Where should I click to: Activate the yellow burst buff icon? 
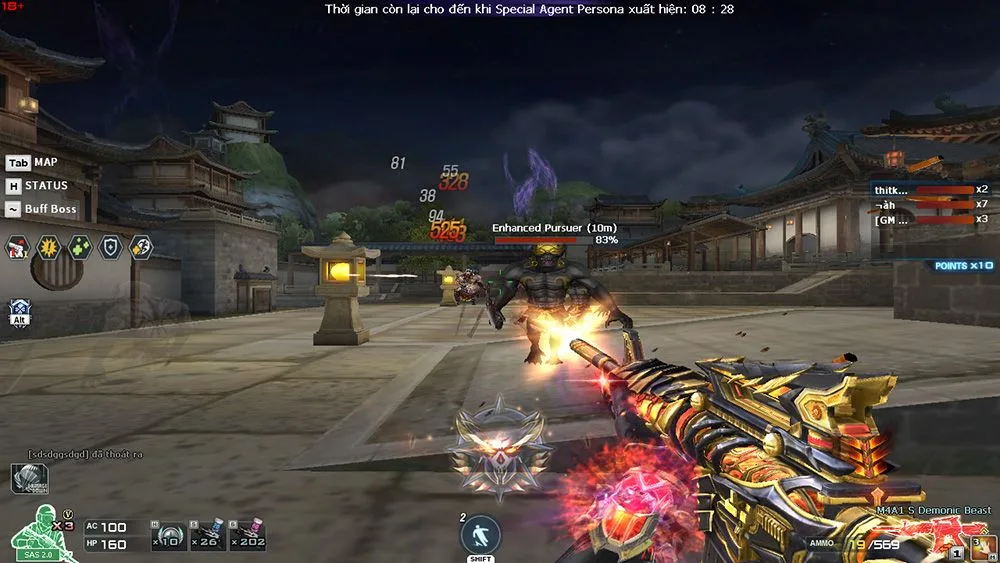(x=48, y=247)
